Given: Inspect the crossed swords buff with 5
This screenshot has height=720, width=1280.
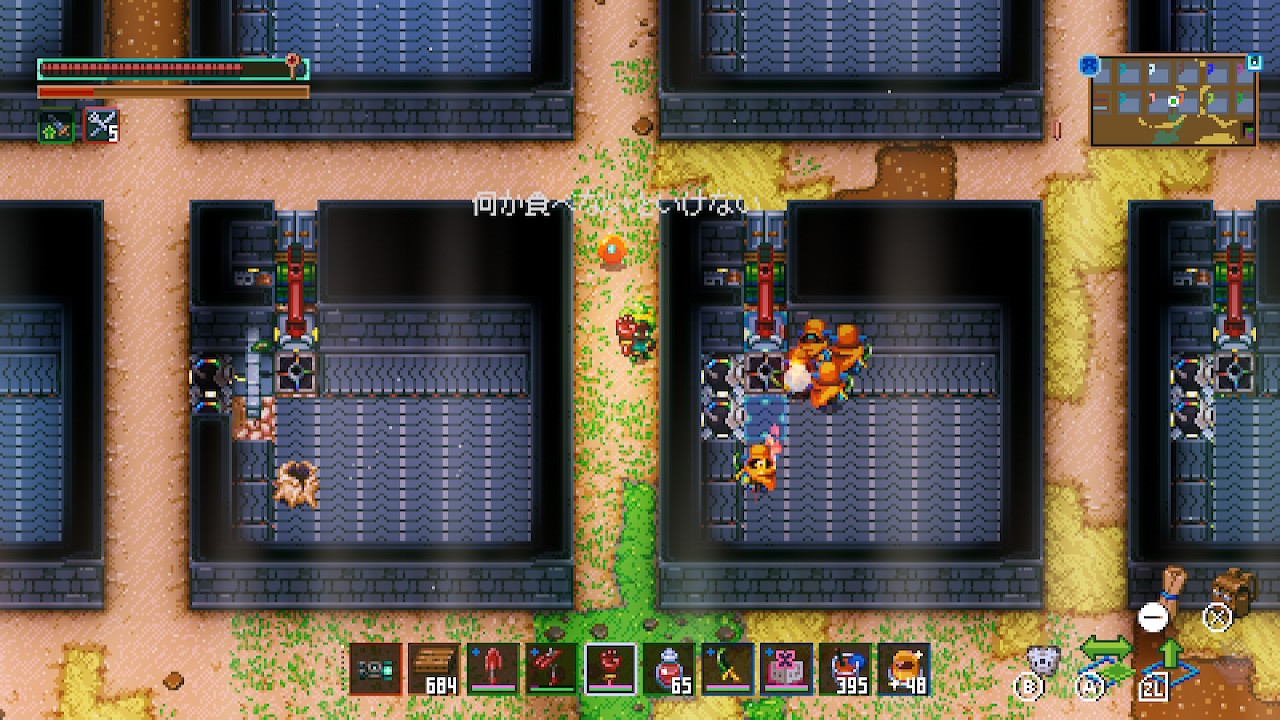Looking at the screenshot, I should [x=101, y=126].
